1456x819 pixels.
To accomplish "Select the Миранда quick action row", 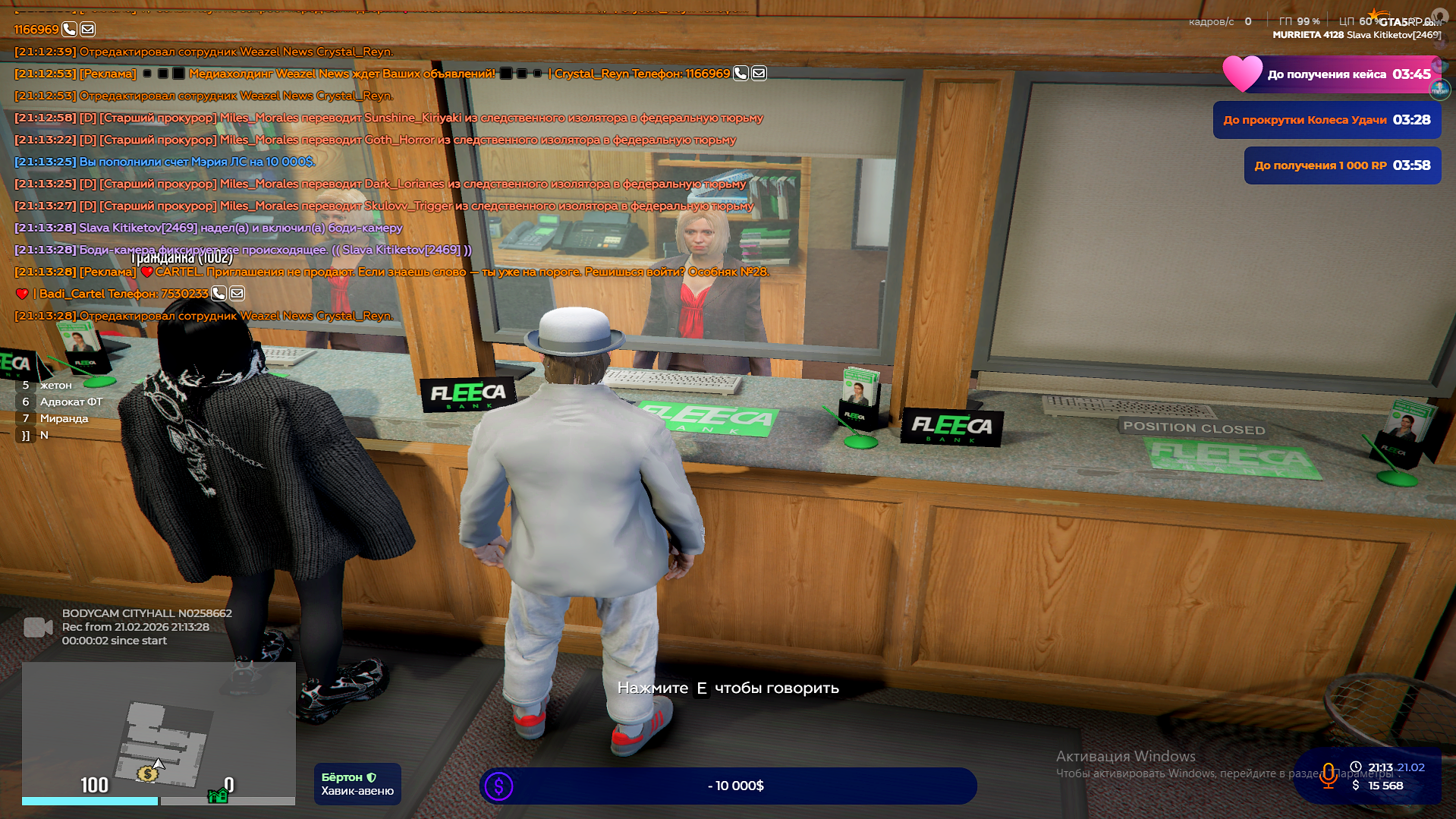I will pos(64,418).
